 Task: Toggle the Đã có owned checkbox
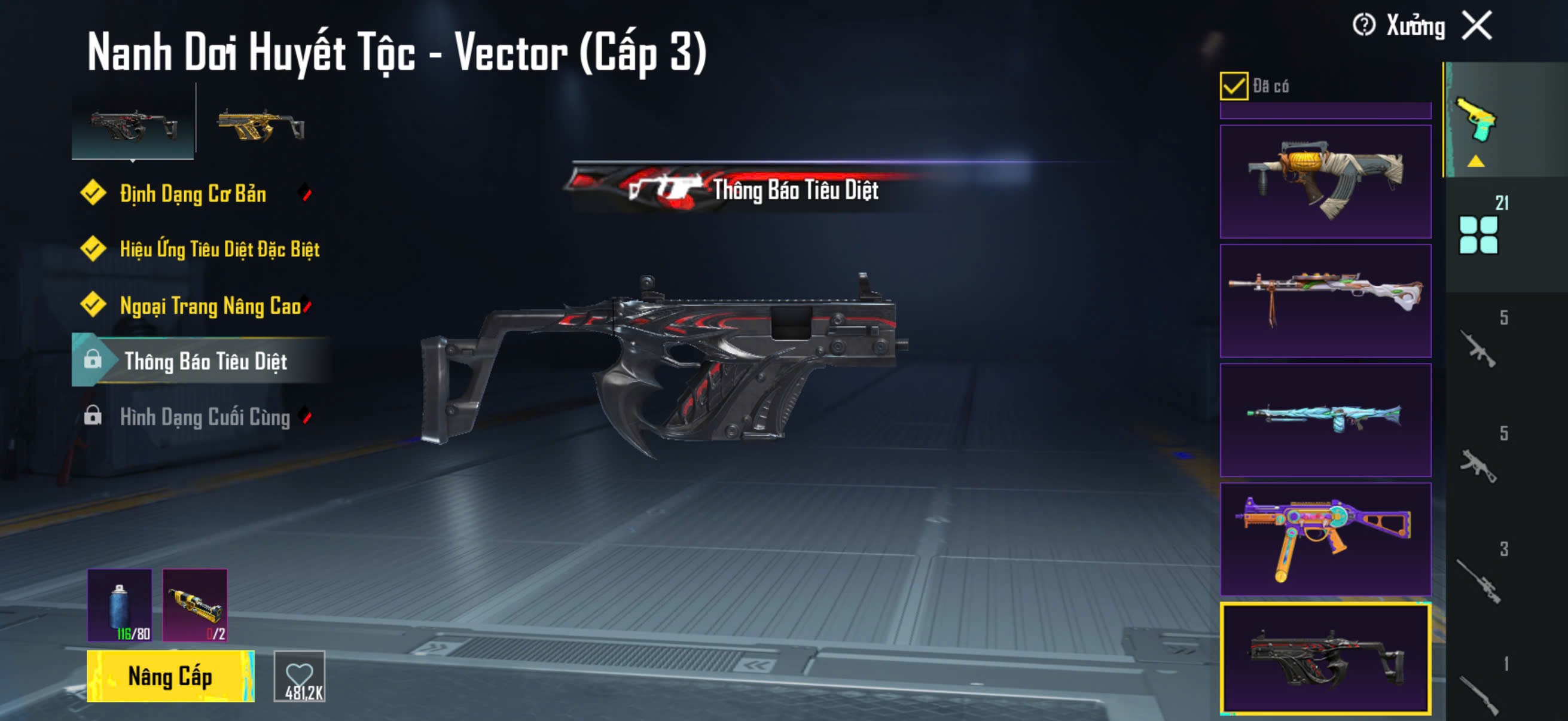point(1233,85)
